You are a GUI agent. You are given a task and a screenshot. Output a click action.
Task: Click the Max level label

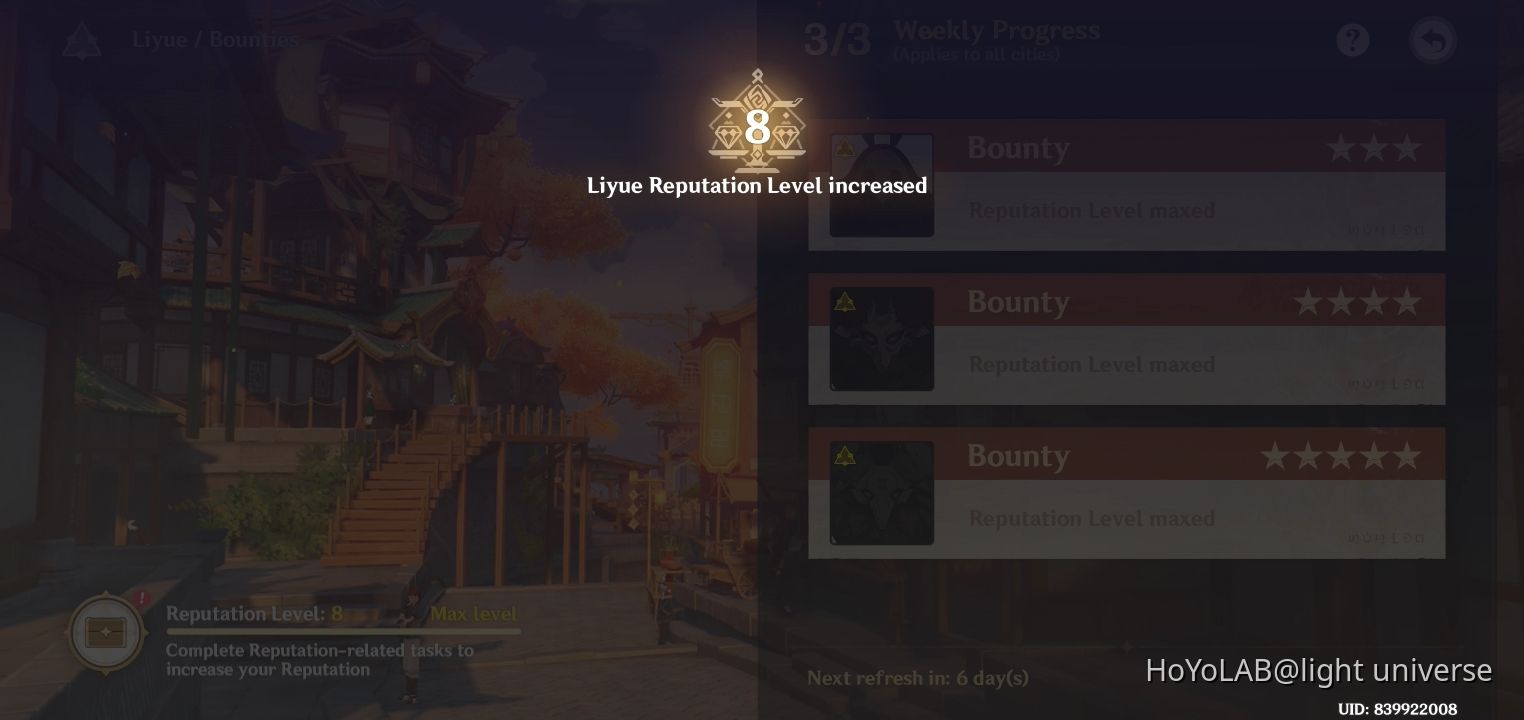[x=473, y=614]
